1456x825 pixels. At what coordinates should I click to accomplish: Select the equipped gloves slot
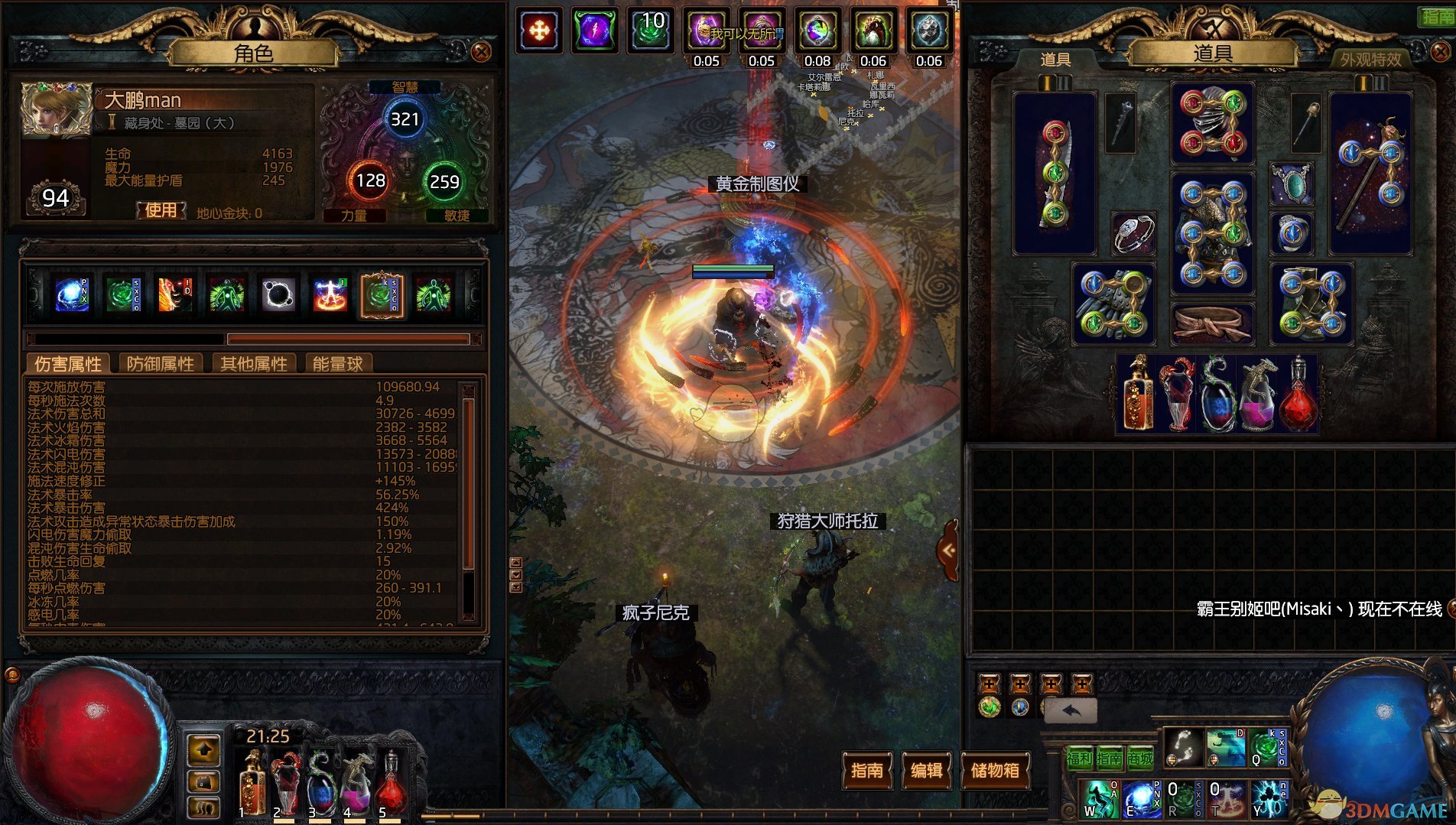(1113, 303)
